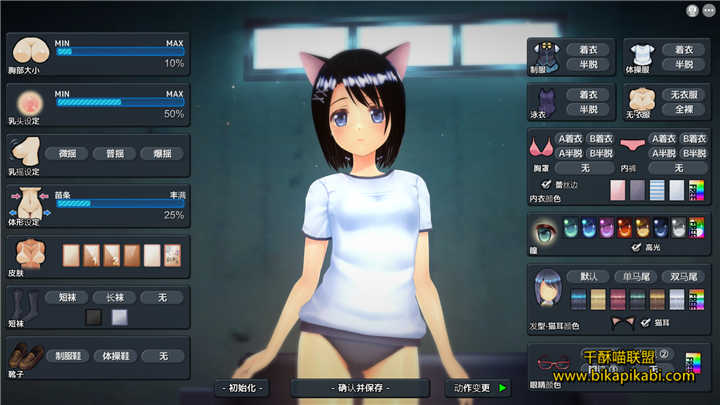Select 短袜 short socks option
The height and width of the screenshot is (405, 720).
[67, 297]
